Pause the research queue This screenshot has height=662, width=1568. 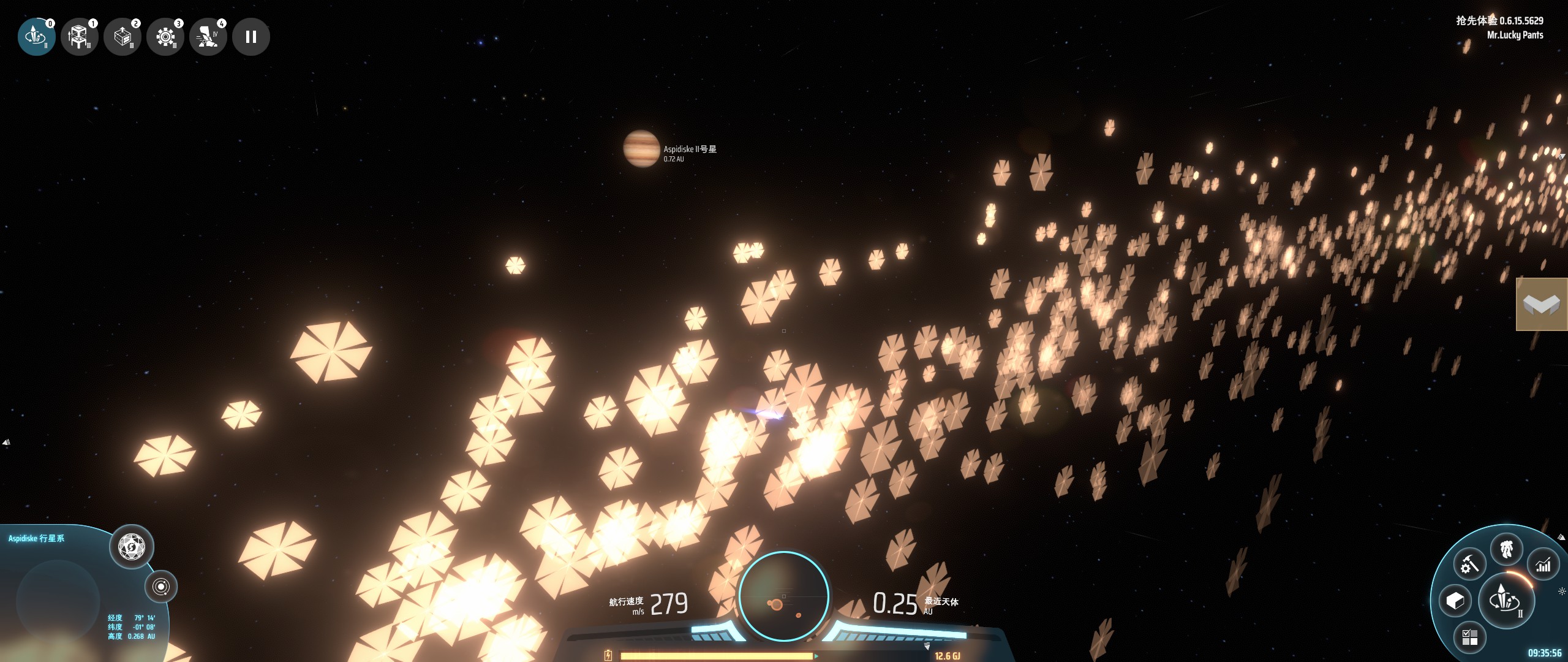tap(251, 37)
